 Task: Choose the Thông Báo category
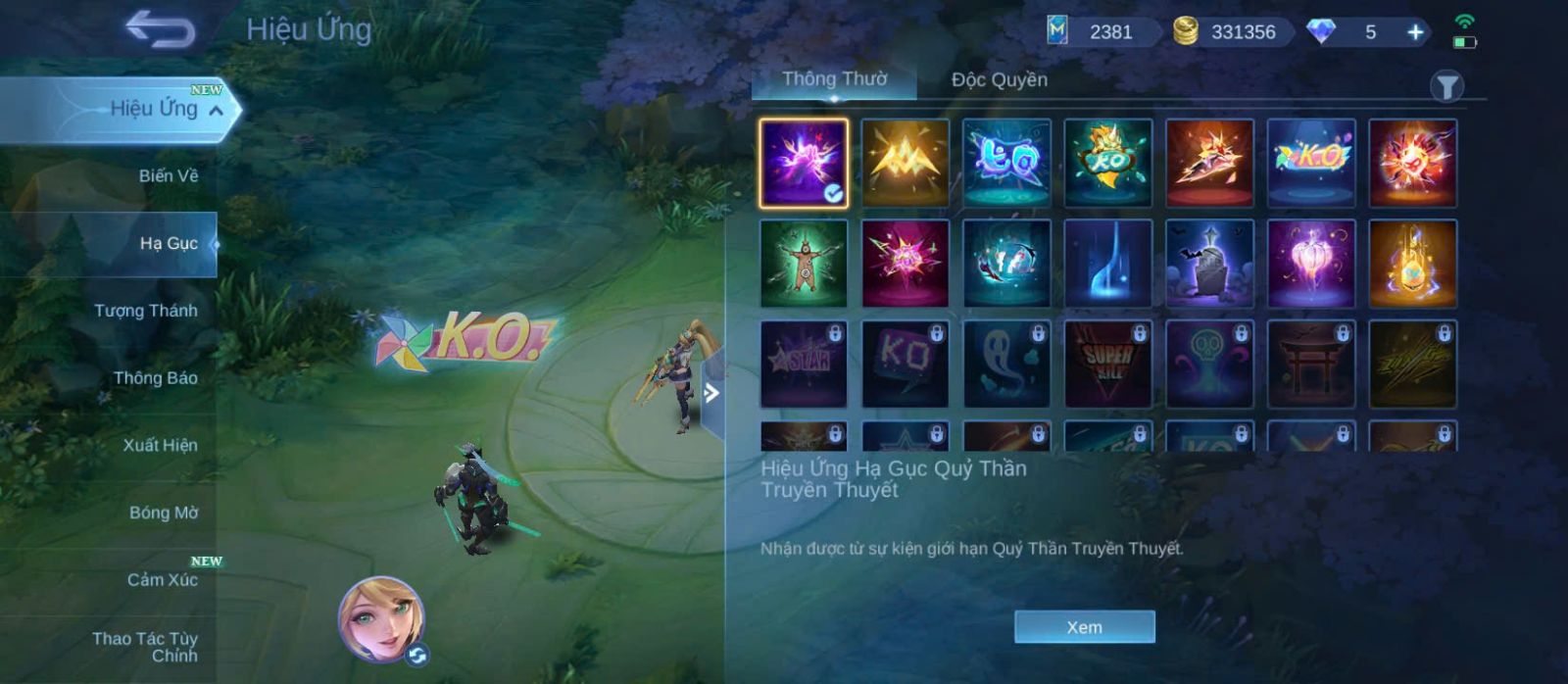click(155, 378)
